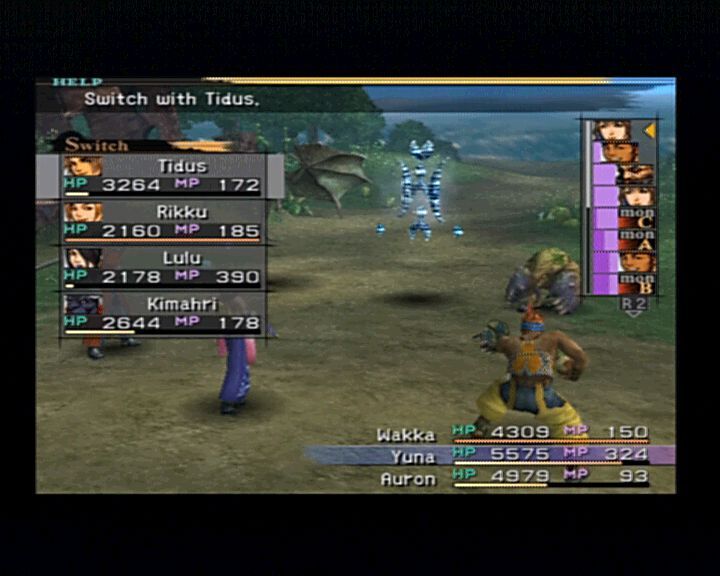Click the top portrait in the turn order
This screenshot has height=576, width=720.
click(612, 130)
